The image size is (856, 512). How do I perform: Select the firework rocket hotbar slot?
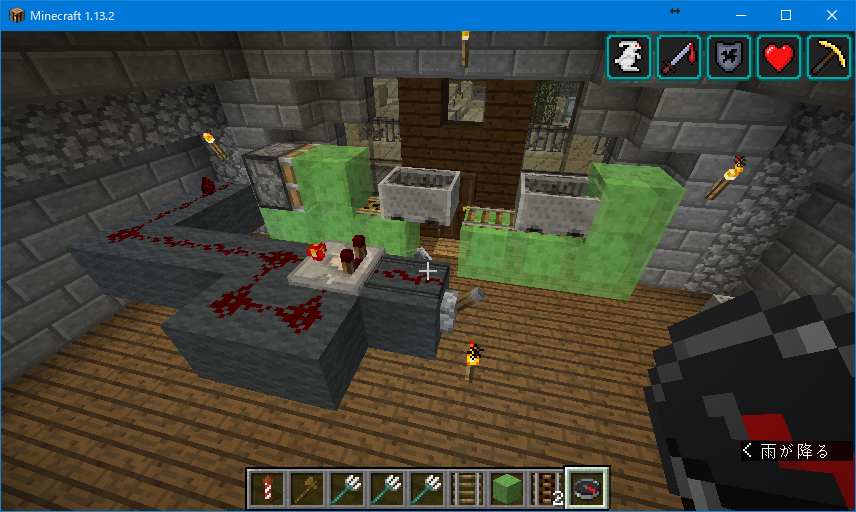[266, 489]
